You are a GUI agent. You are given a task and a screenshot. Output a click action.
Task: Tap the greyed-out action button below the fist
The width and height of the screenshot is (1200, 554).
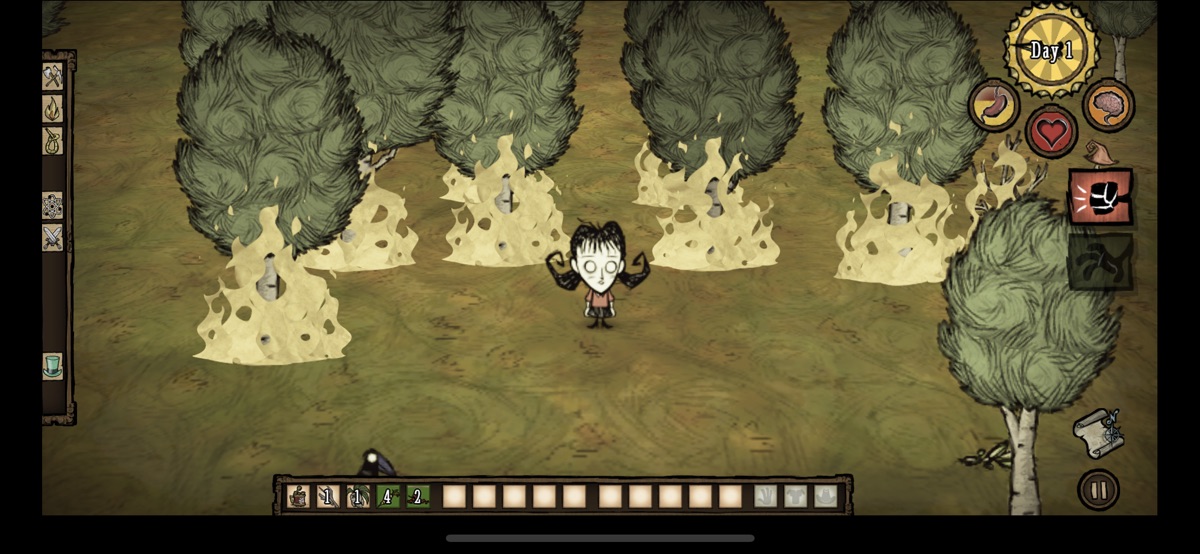tap(1100, 261)
